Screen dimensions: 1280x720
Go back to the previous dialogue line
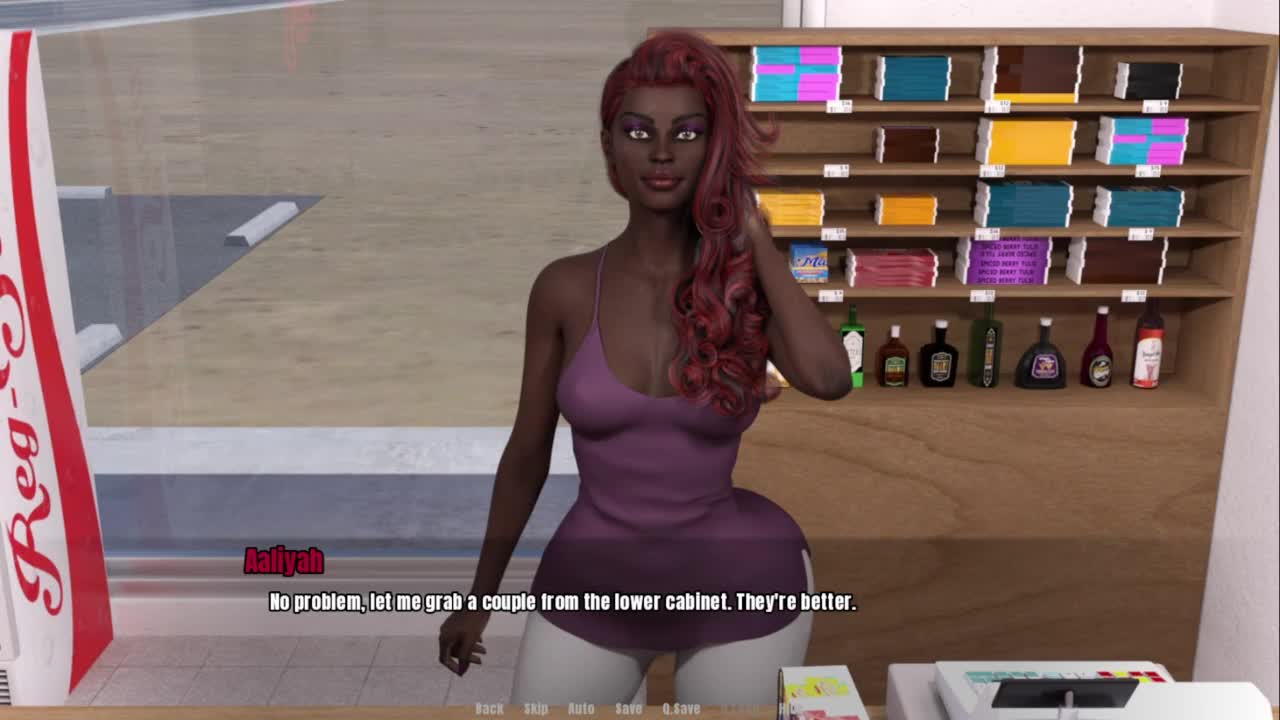(x=489, y=708)
